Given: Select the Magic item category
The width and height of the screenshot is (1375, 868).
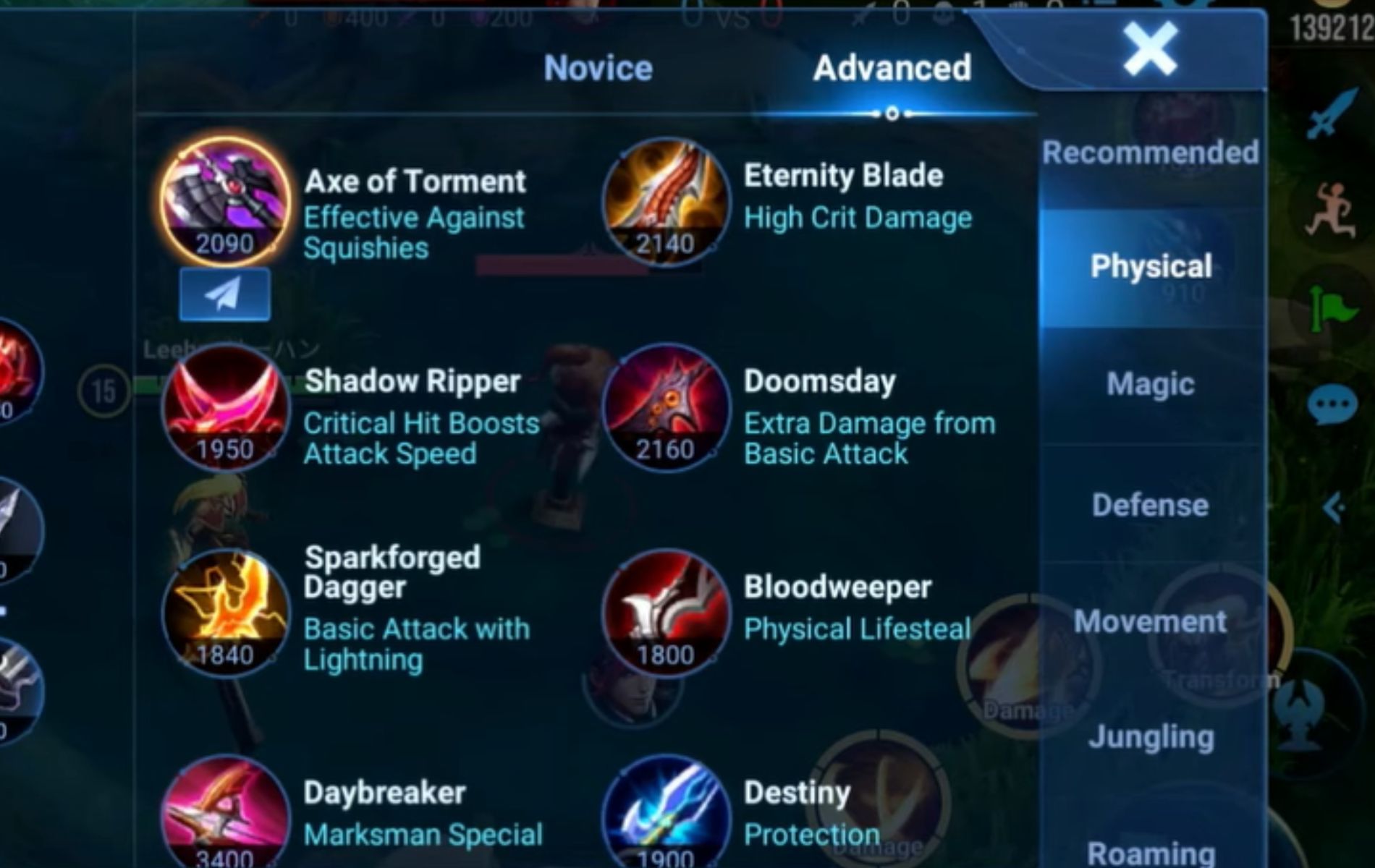Looking at the screenshot, I should (x=1149, y=384).
